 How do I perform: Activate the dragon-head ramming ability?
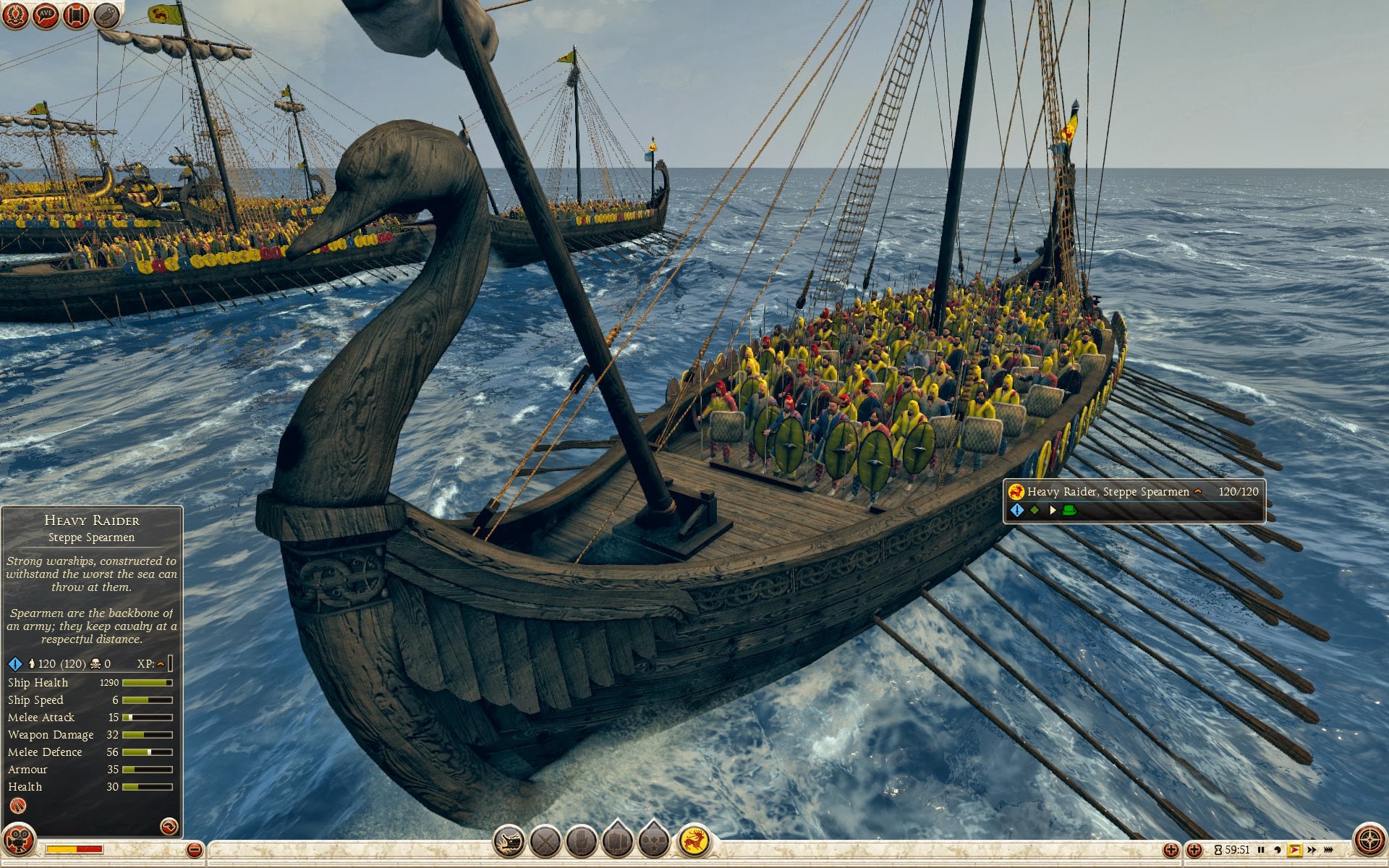point(509,842)
